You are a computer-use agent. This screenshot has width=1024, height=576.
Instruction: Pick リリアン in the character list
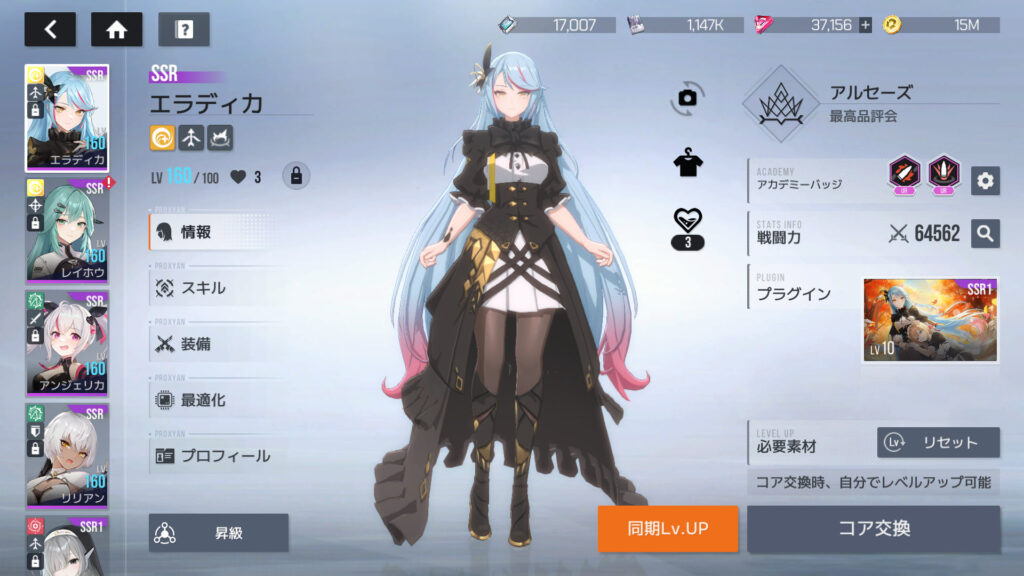(67, 455)
